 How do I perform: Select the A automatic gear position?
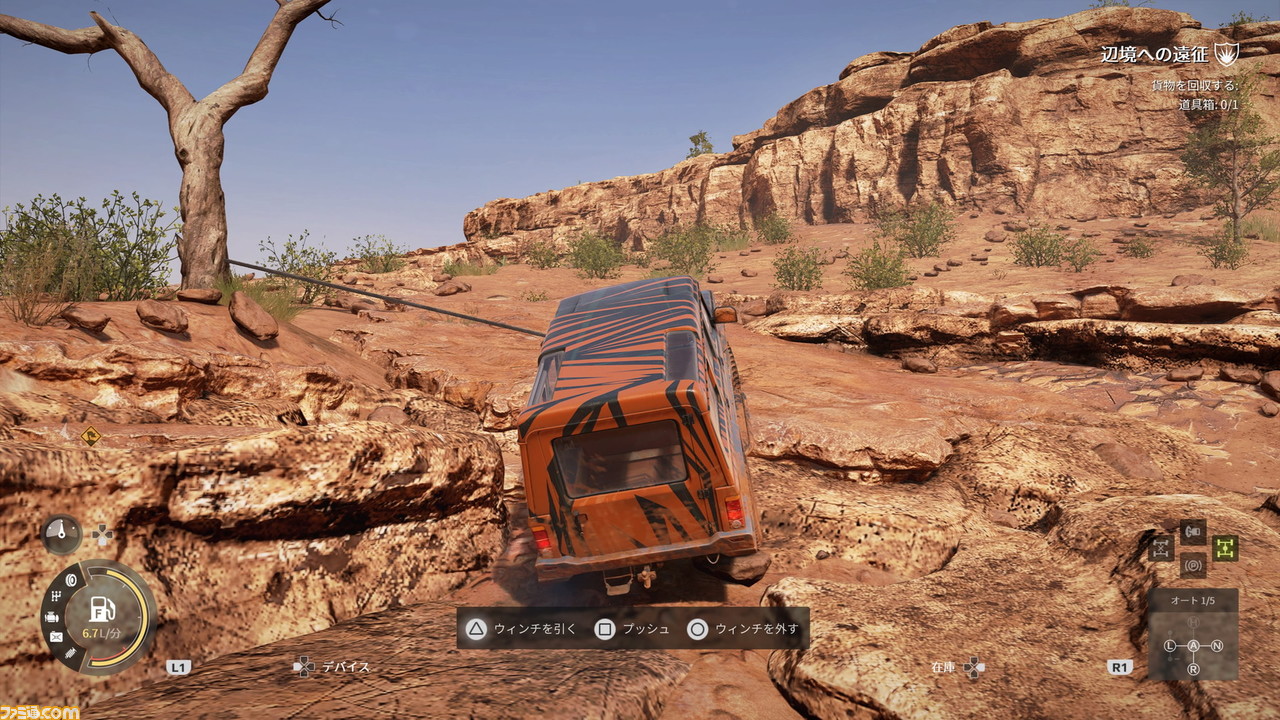[x=1193, y=646]
